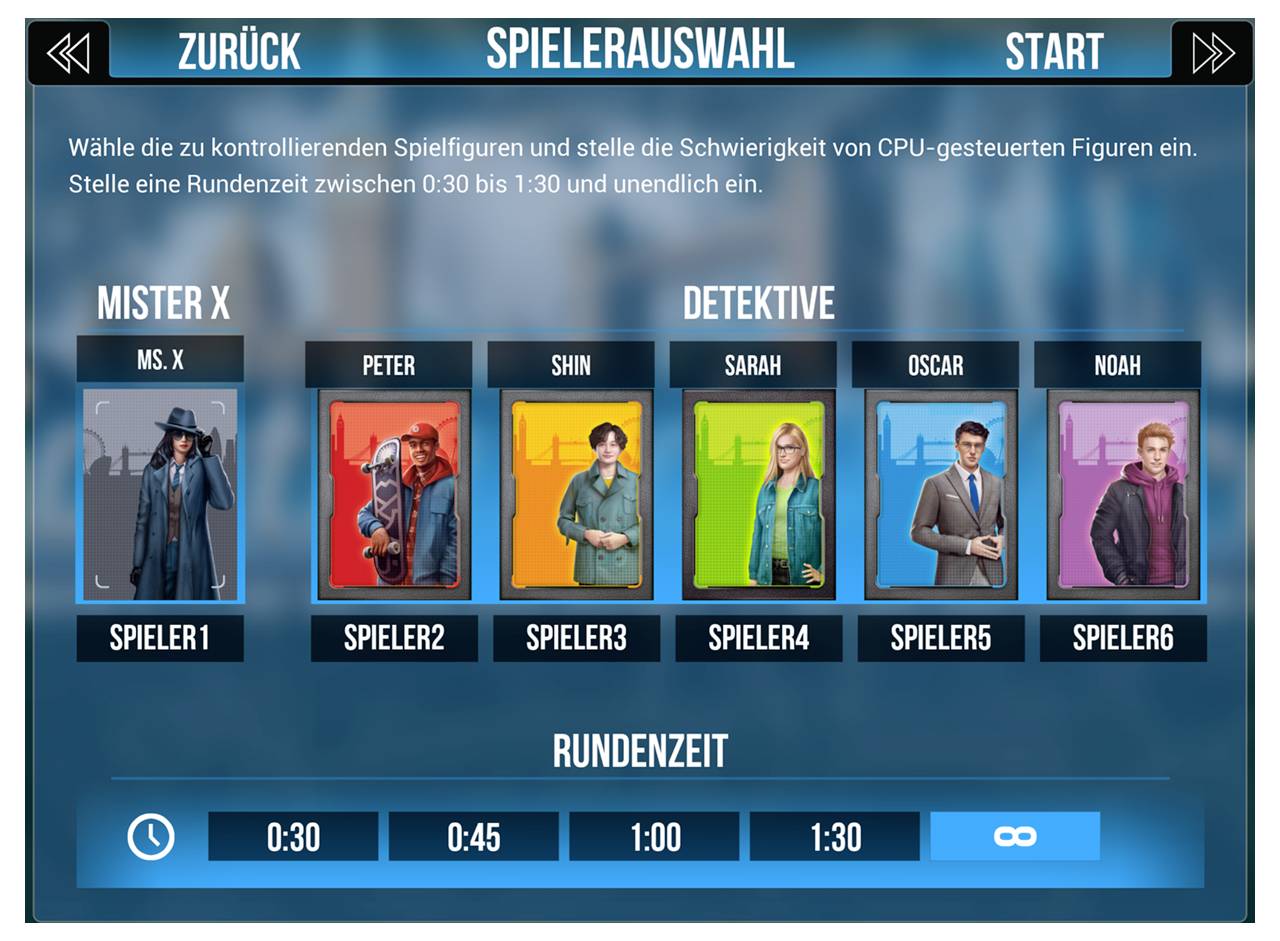Enable the 1:00 round time
This screenshot has height=941, width=1280.
click(x=655, y=838)
